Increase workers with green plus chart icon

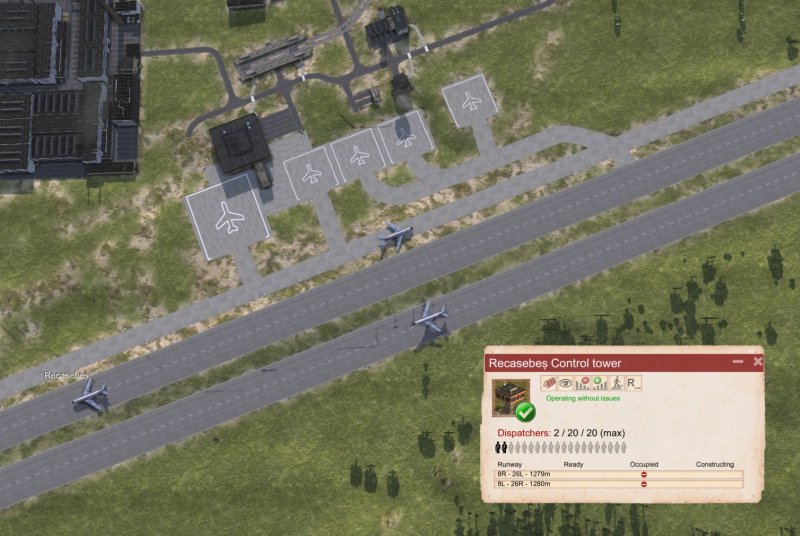click(599, 383)
